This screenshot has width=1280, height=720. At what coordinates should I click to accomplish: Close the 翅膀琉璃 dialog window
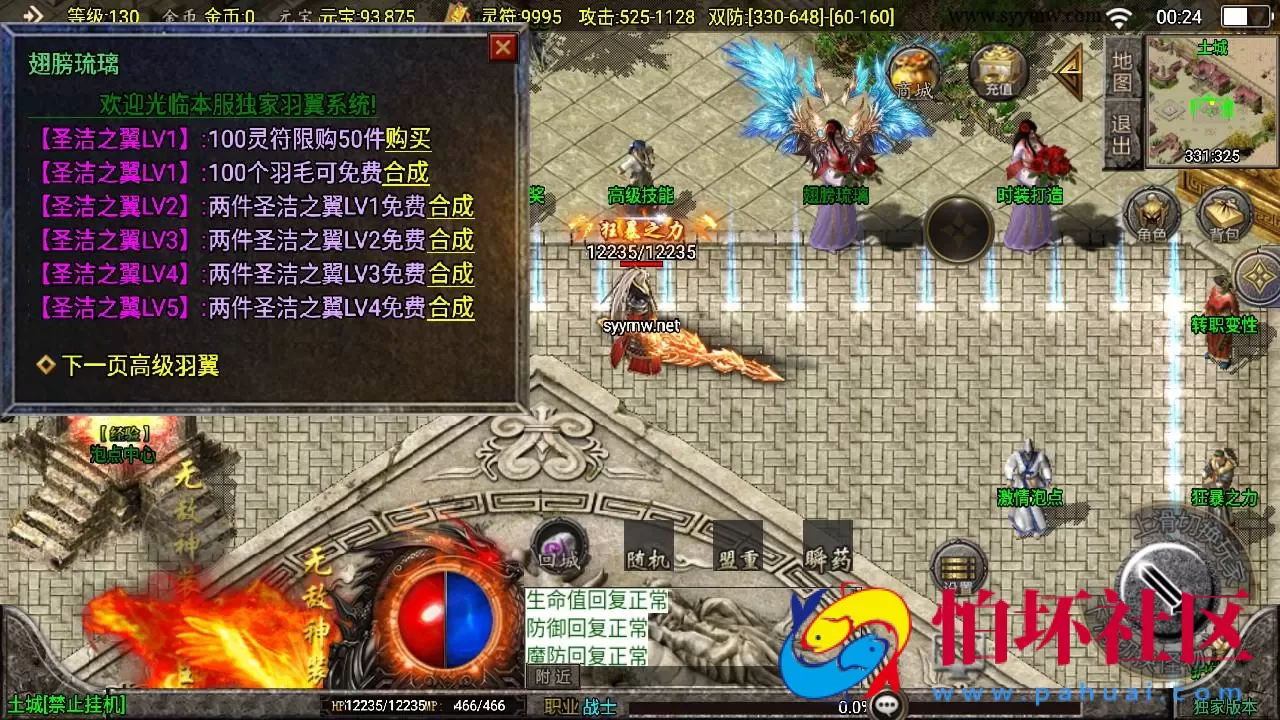(503, 48)
